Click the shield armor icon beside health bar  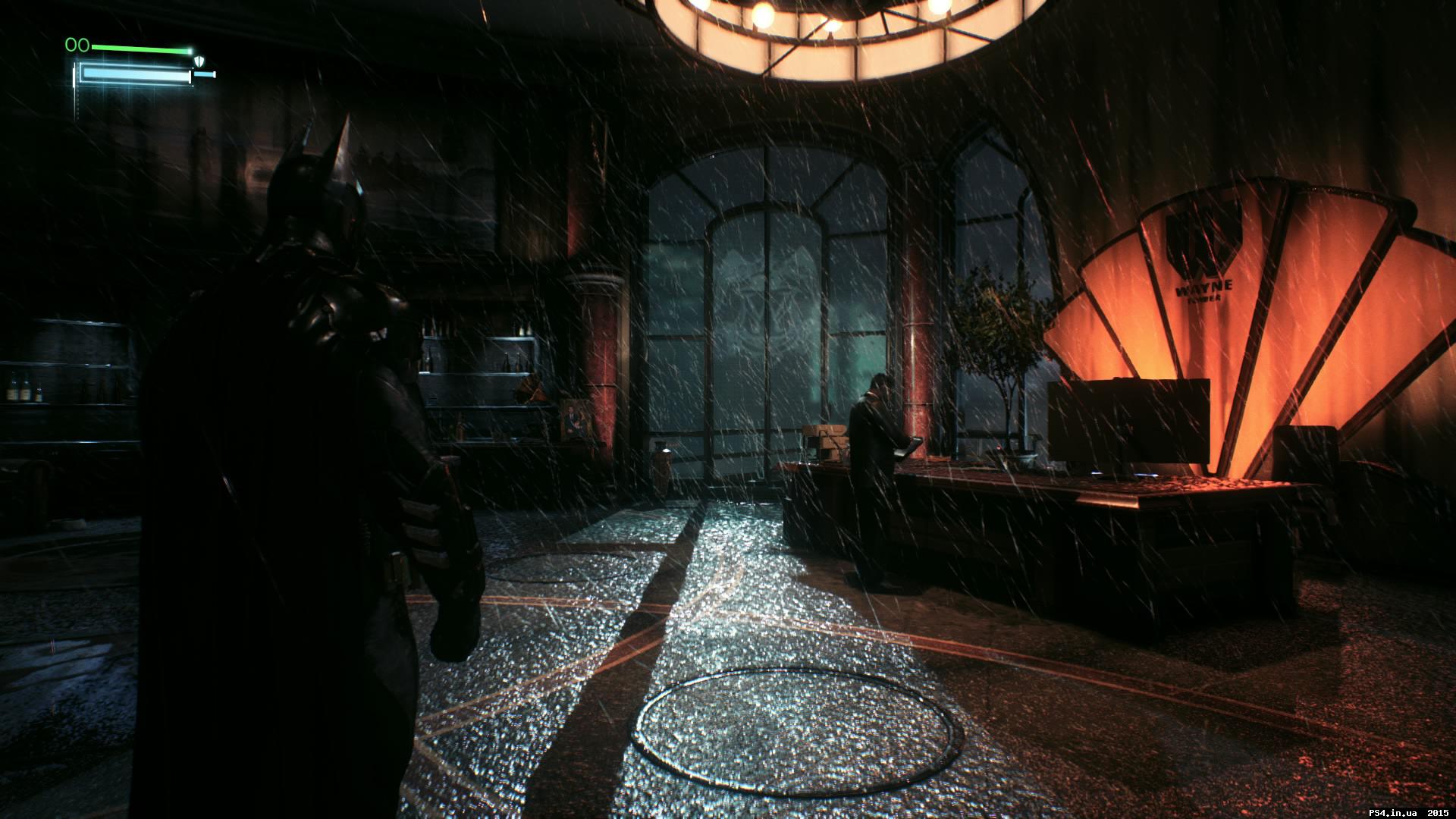(199, 61)
